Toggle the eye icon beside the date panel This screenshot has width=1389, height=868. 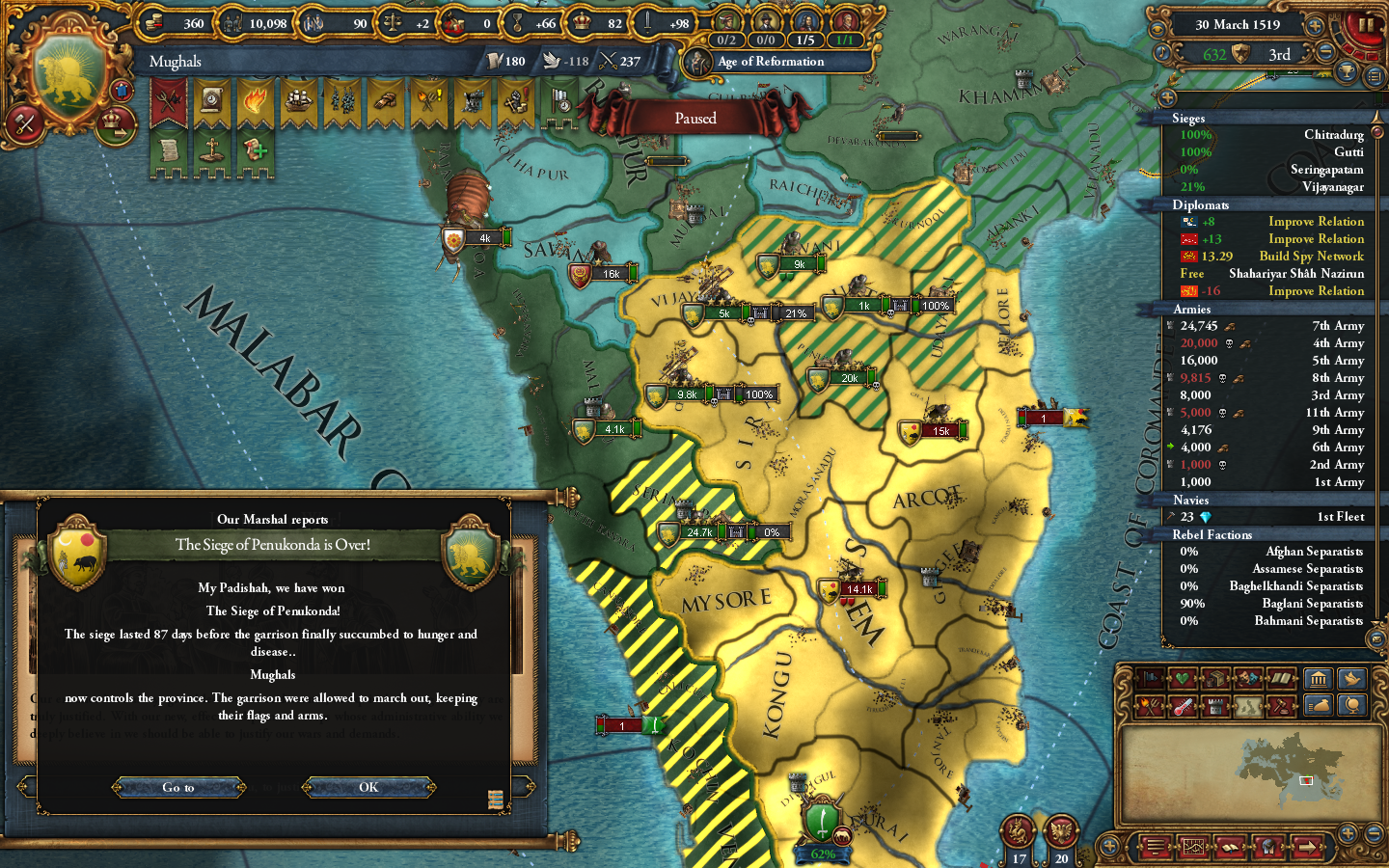click(1157, 28)
